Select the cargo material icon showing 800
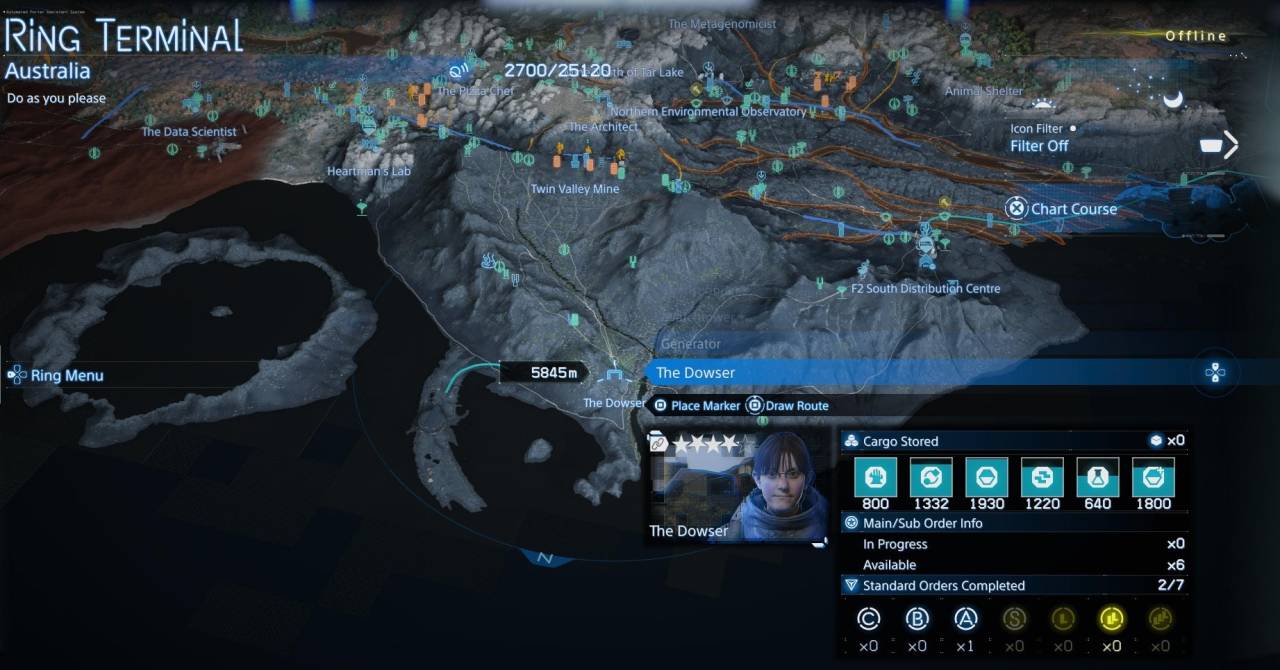This screenshot has height=670, width=1280. pos(875,479)
